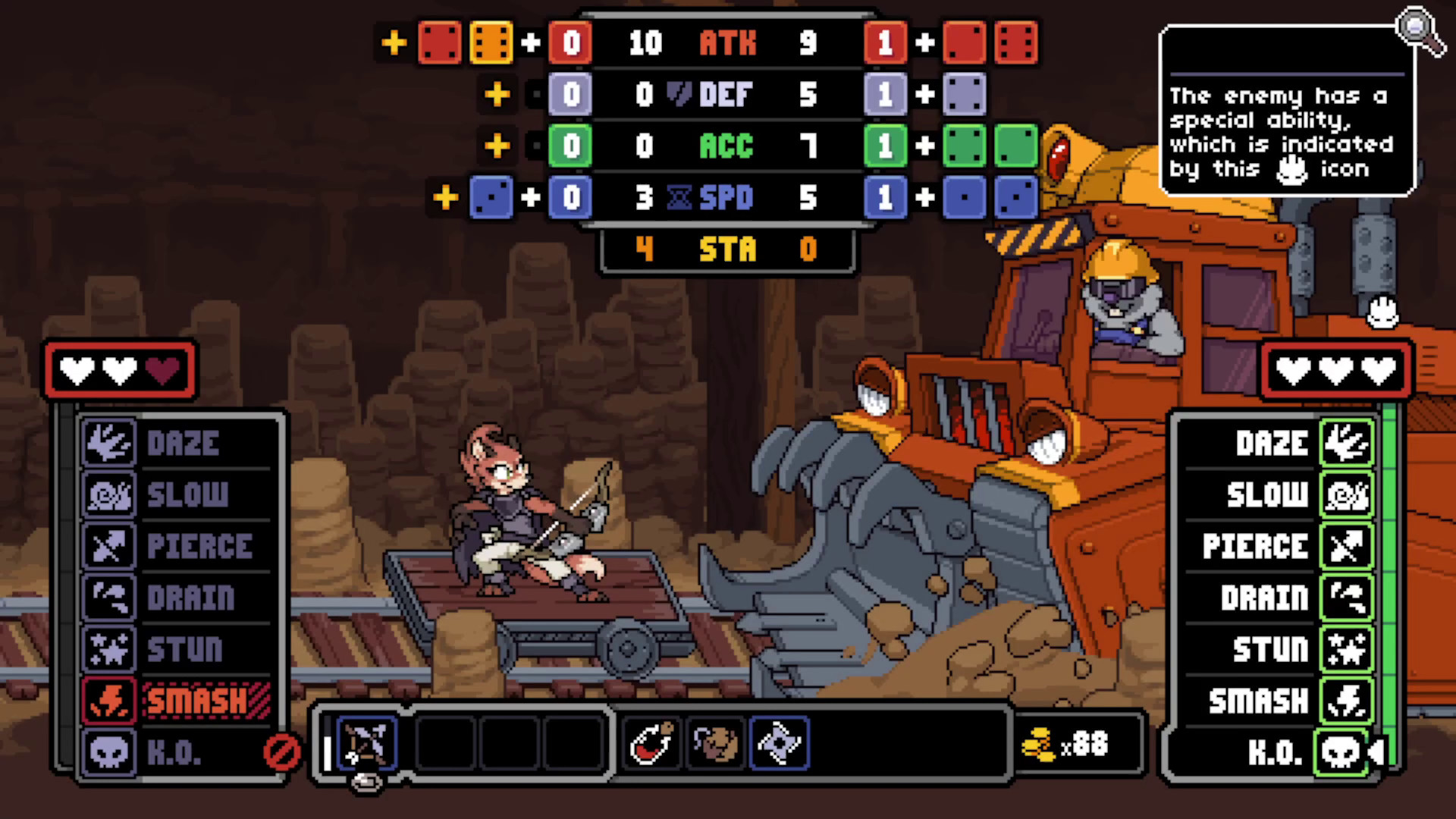Click the enemy's special ability paw icon

pyautogui.click(x=1382, y=314)
